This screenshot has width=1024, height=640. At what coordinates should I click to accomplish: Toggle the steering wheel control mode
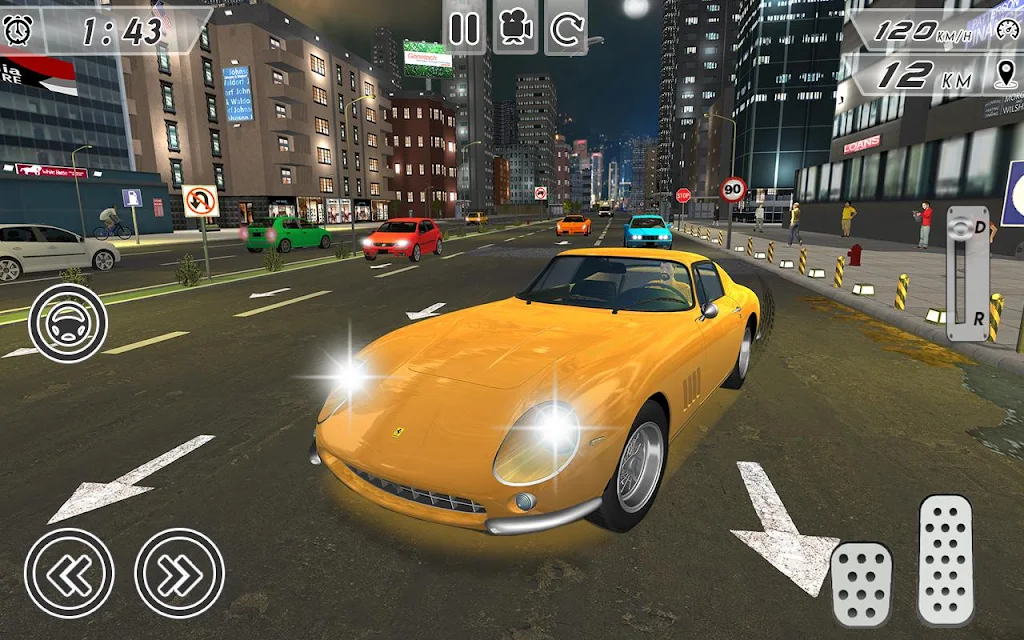(x=68, y=323)
